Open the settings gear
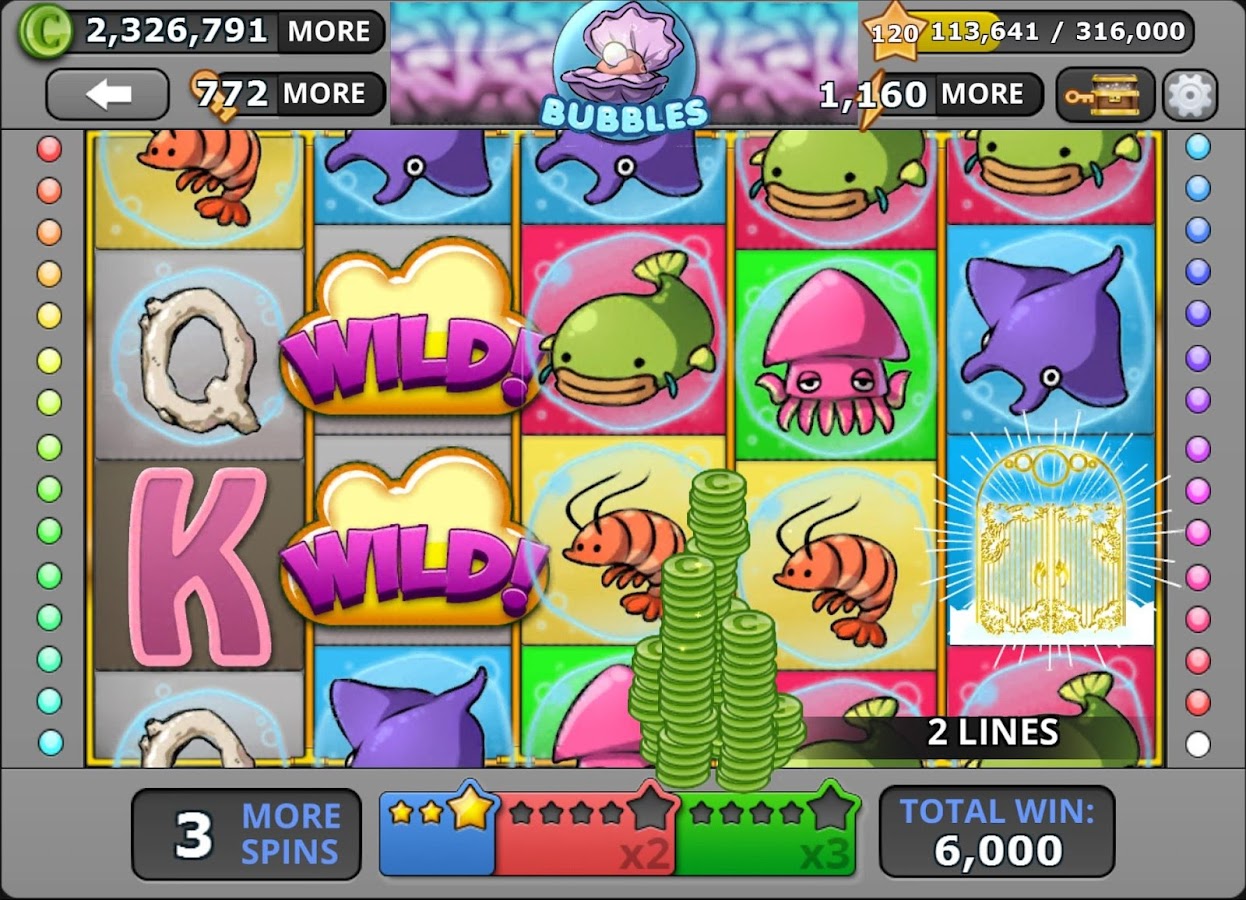This screenshot has height=900, width=1246. point(1189,95)
